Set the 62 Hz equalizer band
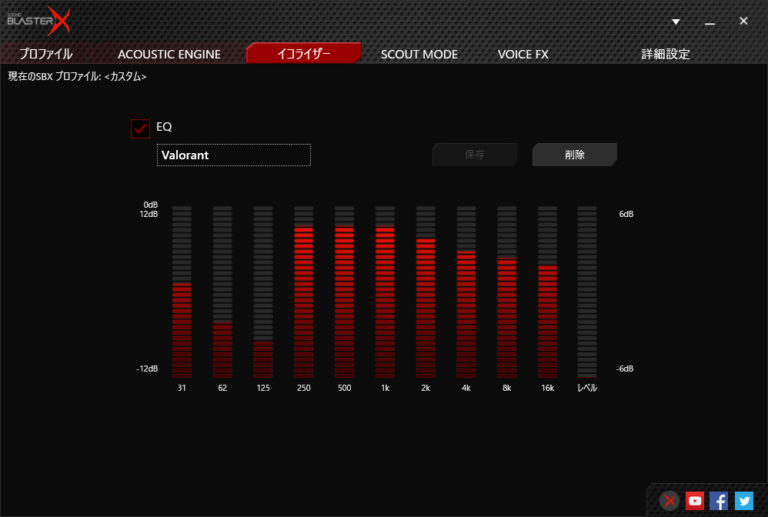 [x=222, y=290]
